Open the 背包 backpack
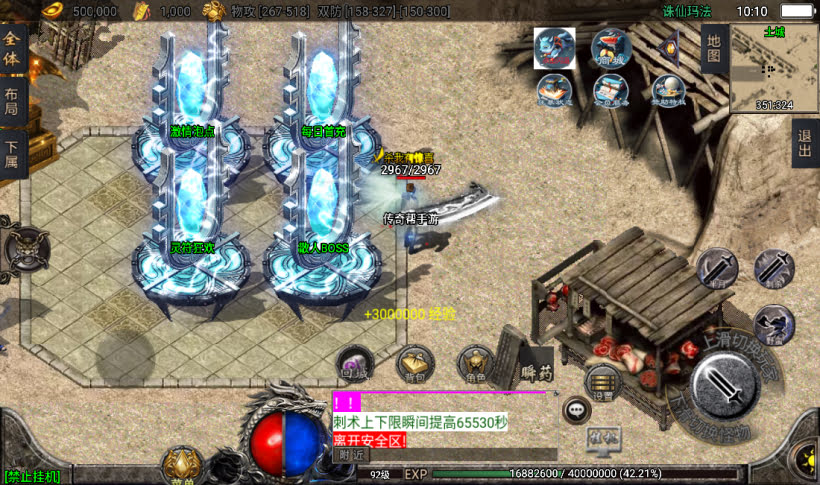Screen dimensions: 820x485 (x=413, y=365)
